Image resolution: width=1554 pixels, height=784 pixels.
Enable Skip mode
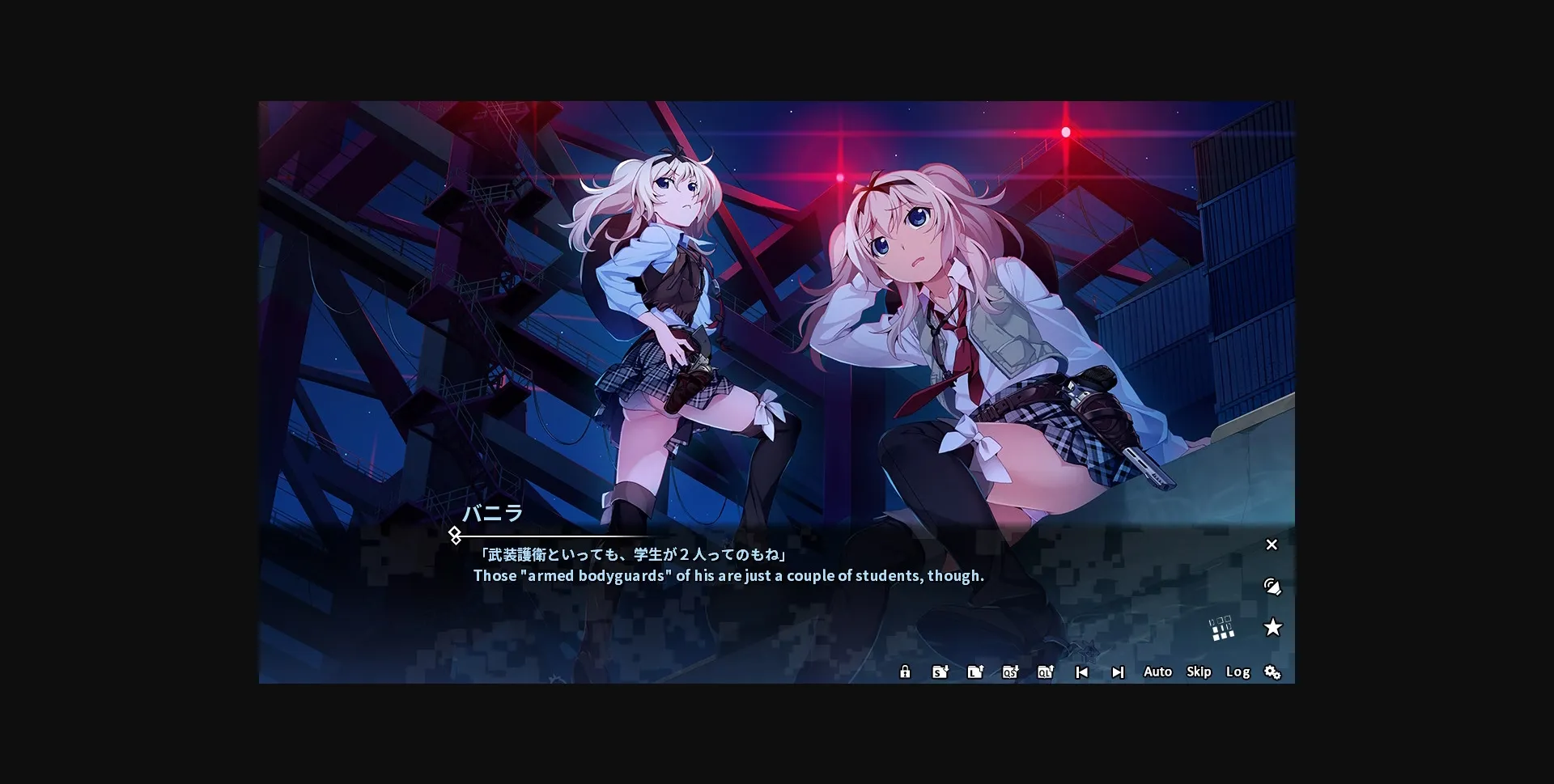pyautogui.click(x=1199, y=672)
